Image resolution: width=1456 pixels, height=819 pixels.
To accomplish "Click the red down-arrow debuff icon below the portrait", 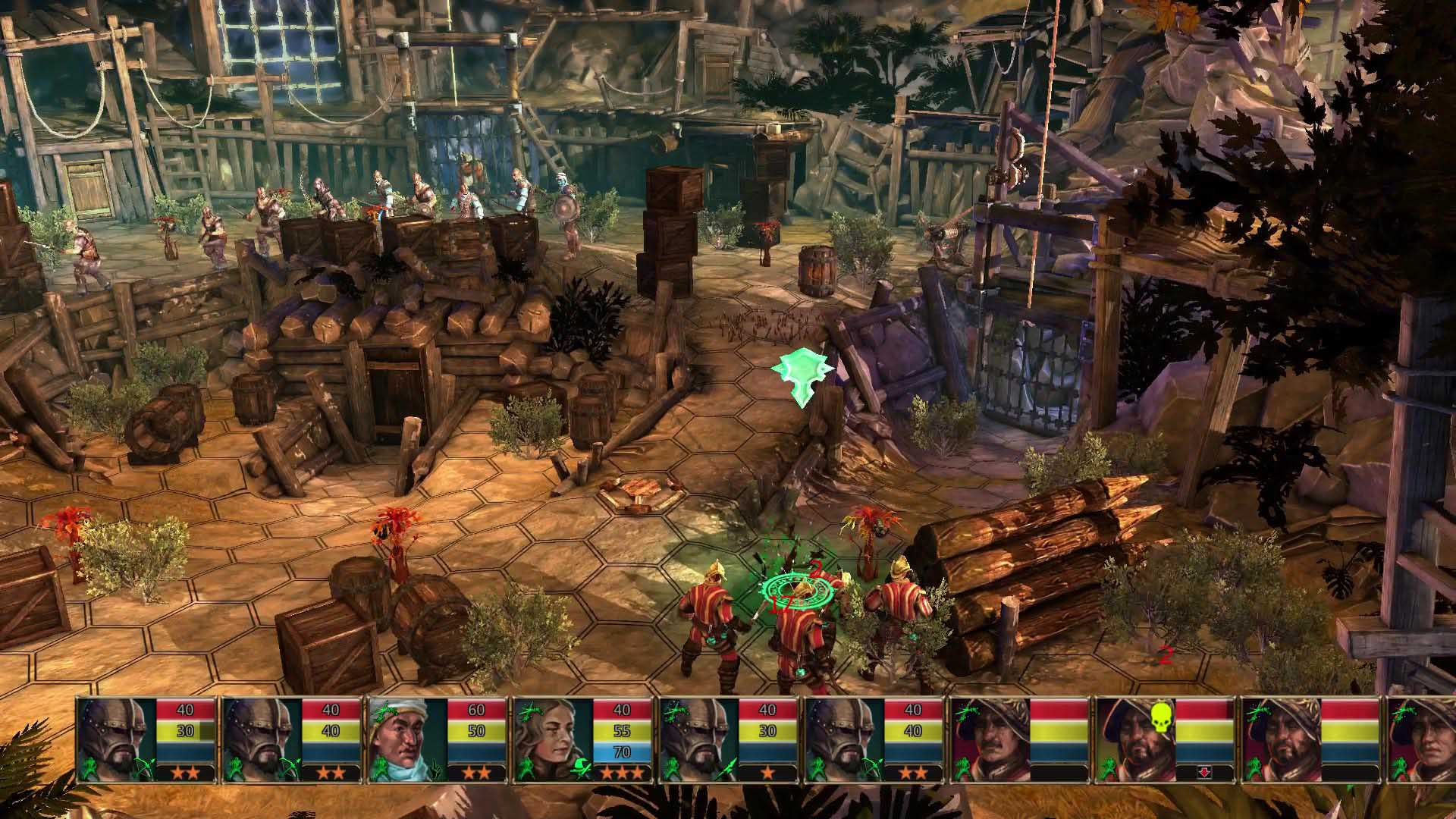I will [x=1204, y=770].
